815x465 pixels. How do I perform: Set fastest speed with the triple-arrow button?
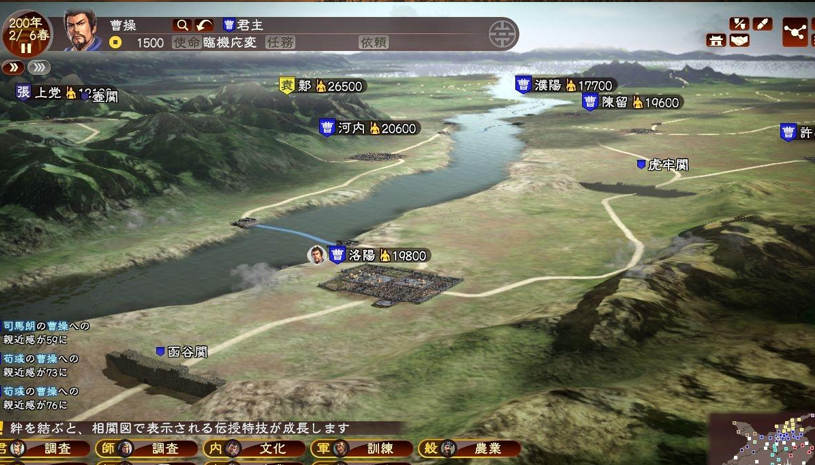39,67
